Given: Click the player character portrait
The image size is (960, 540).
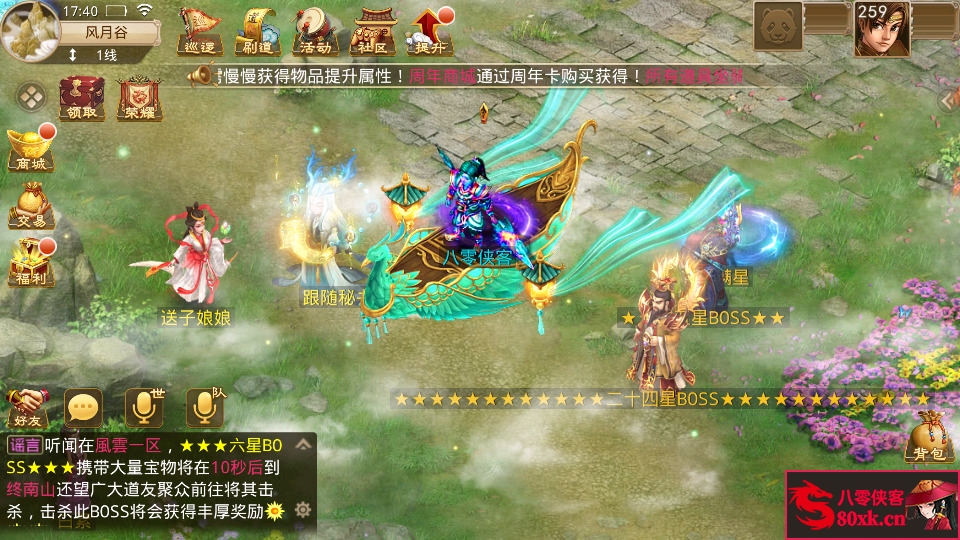Looking at the screenshot, I should point(882,30).
